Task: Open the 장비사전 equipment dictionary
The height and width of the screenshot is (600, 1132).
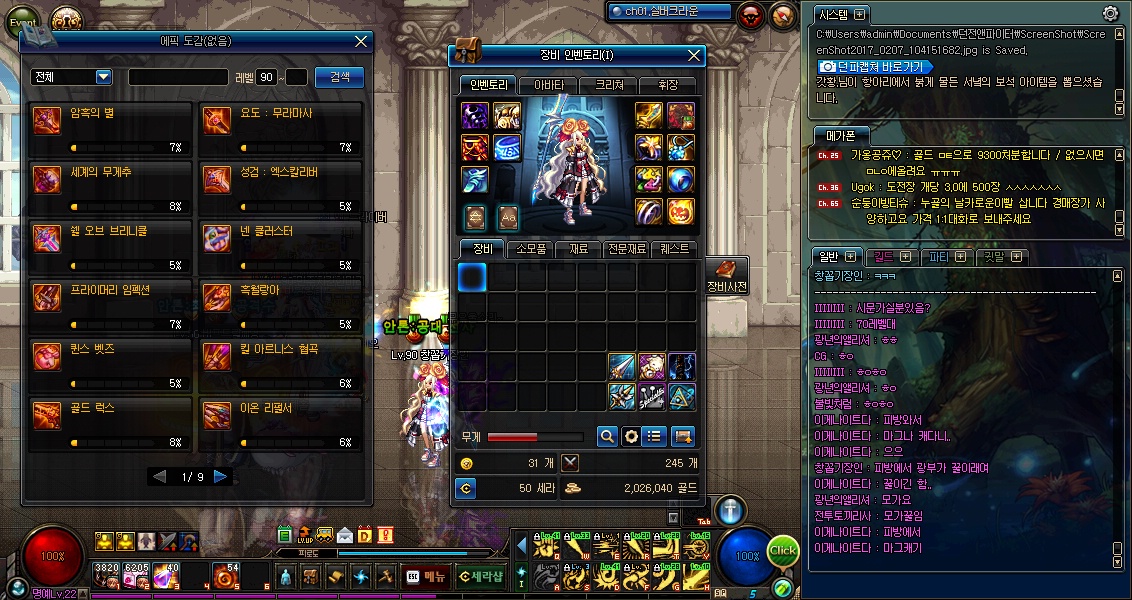Action: [x=726, y=276]
